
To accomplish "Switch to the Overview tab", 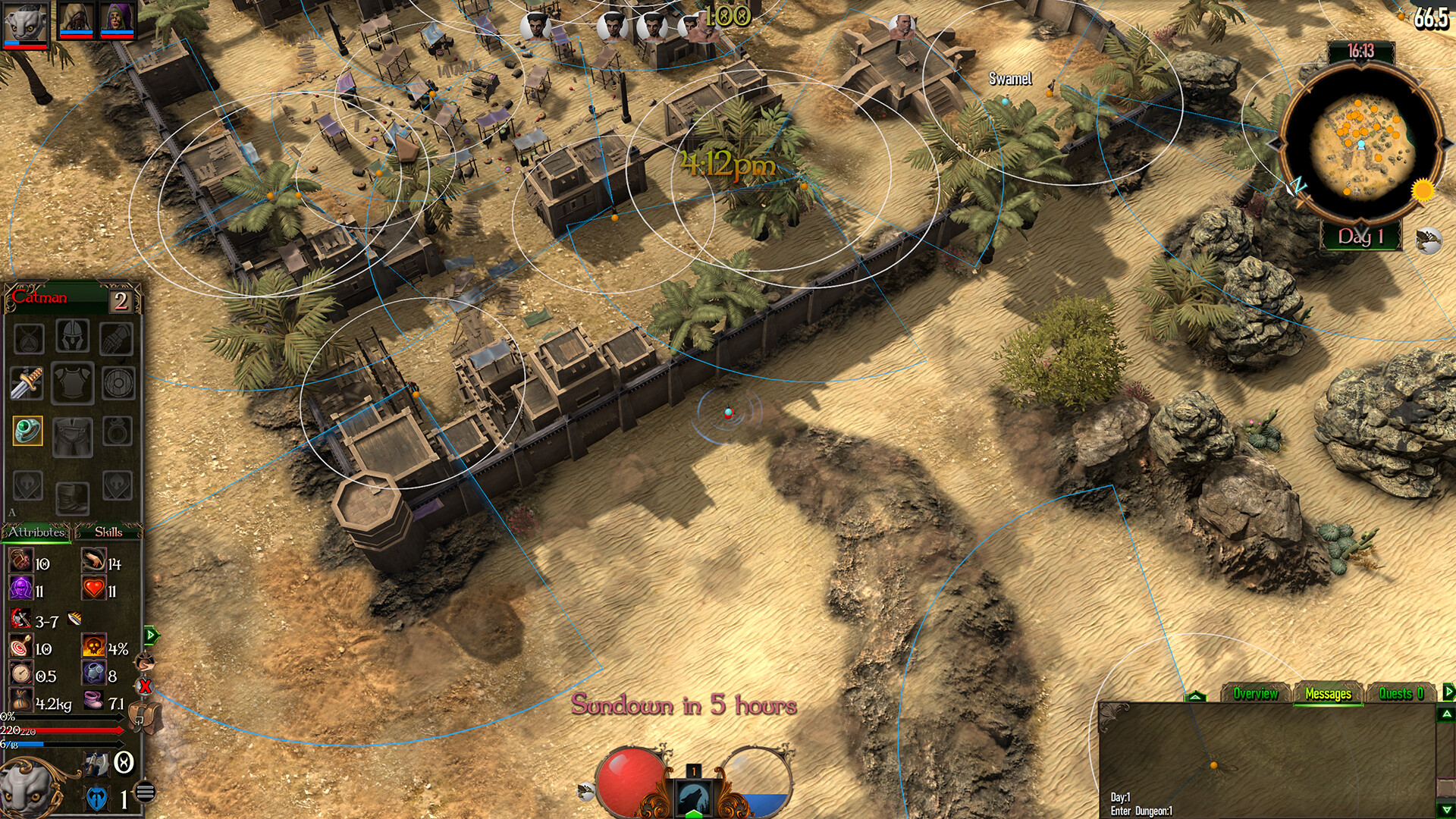I will click(x=1256, y=692).
